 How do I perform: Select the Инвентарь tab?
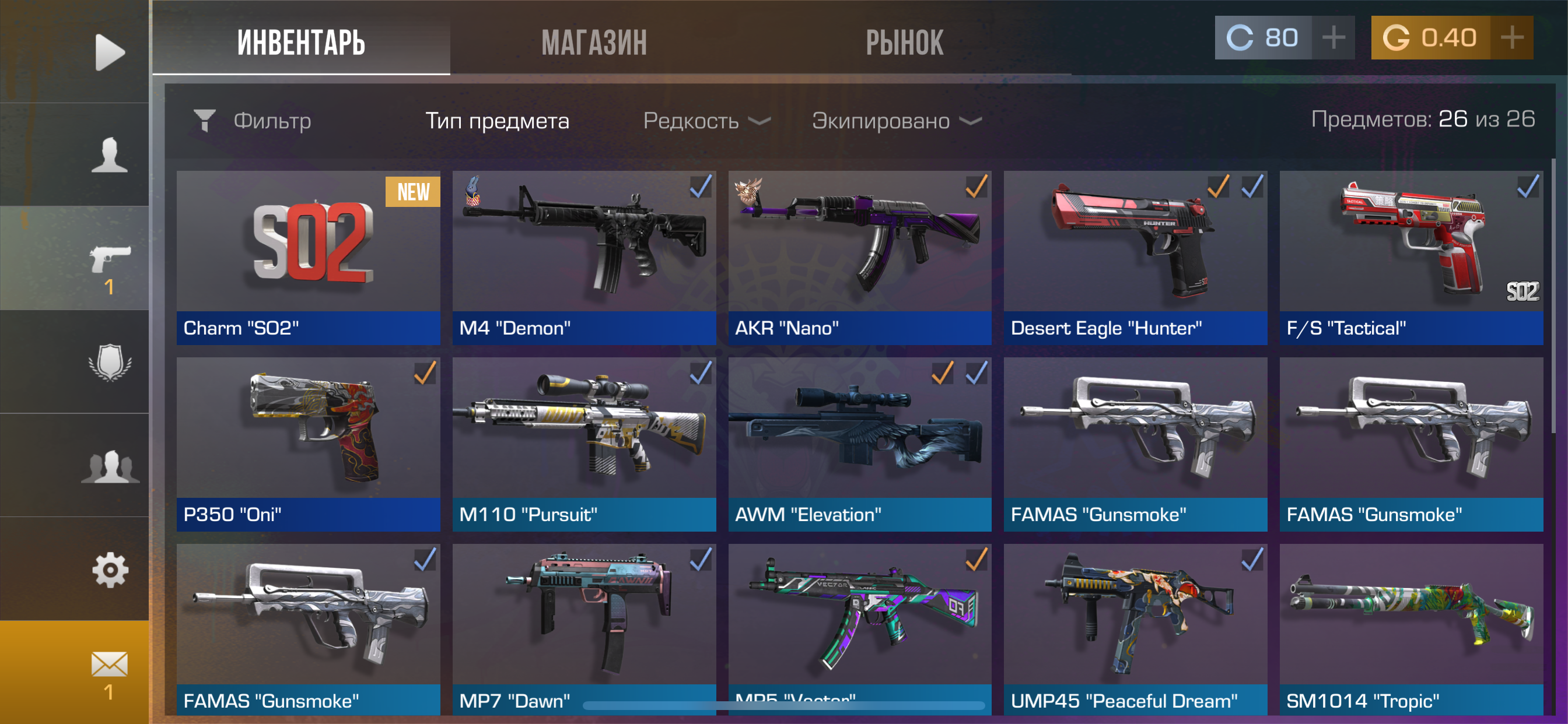(x=302, y=42)
